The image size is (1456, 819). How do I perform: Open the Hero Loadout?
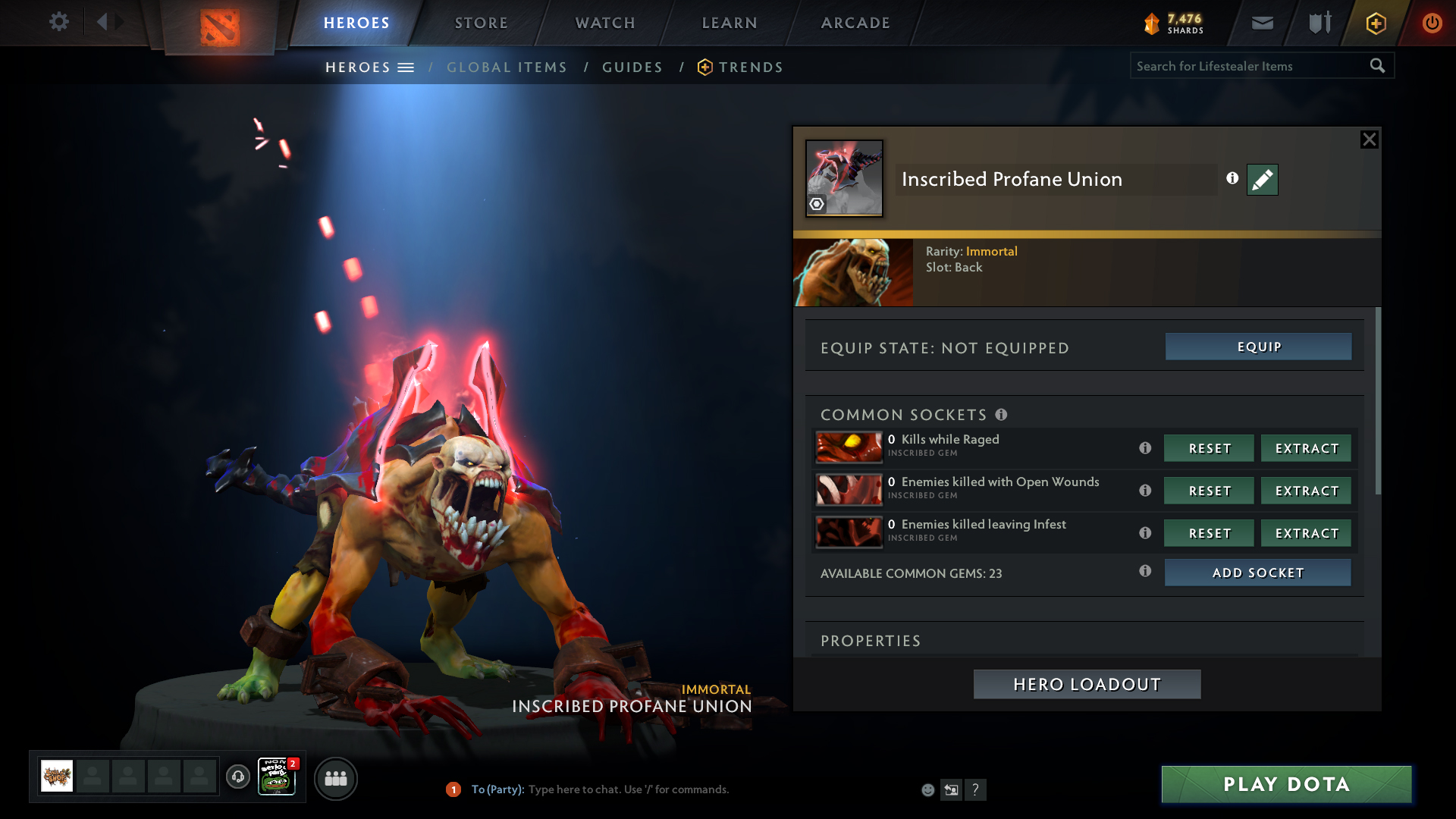point(1087,684)
